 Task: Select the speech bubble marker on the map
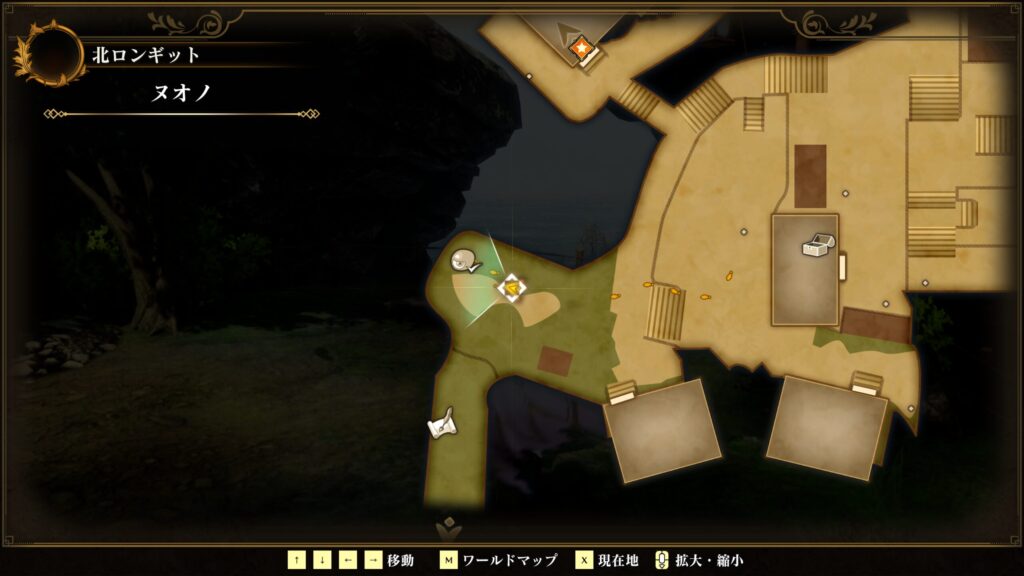[x=463, y=262]
